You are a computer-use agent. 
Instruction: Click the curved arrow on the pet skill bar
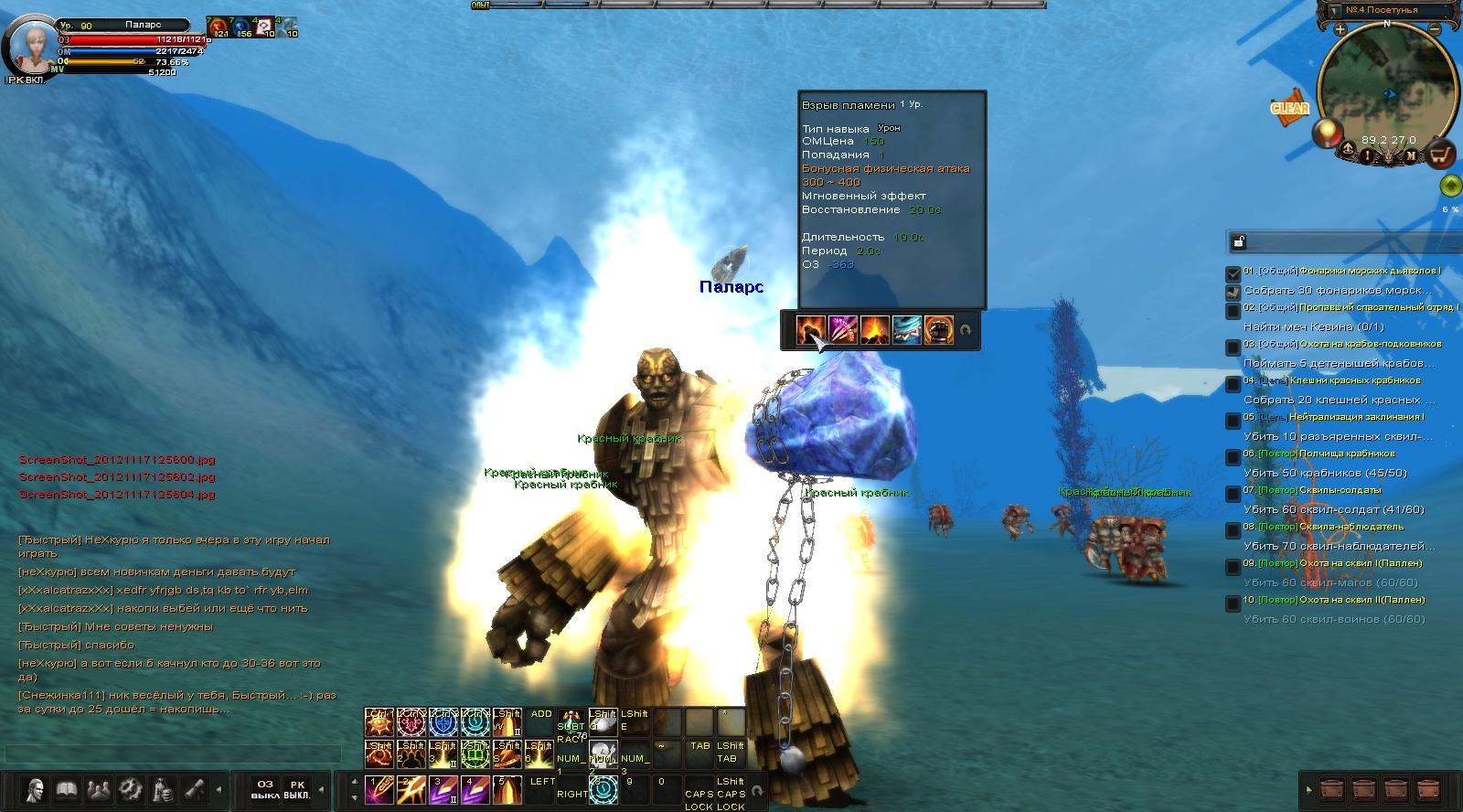[966, 330]
